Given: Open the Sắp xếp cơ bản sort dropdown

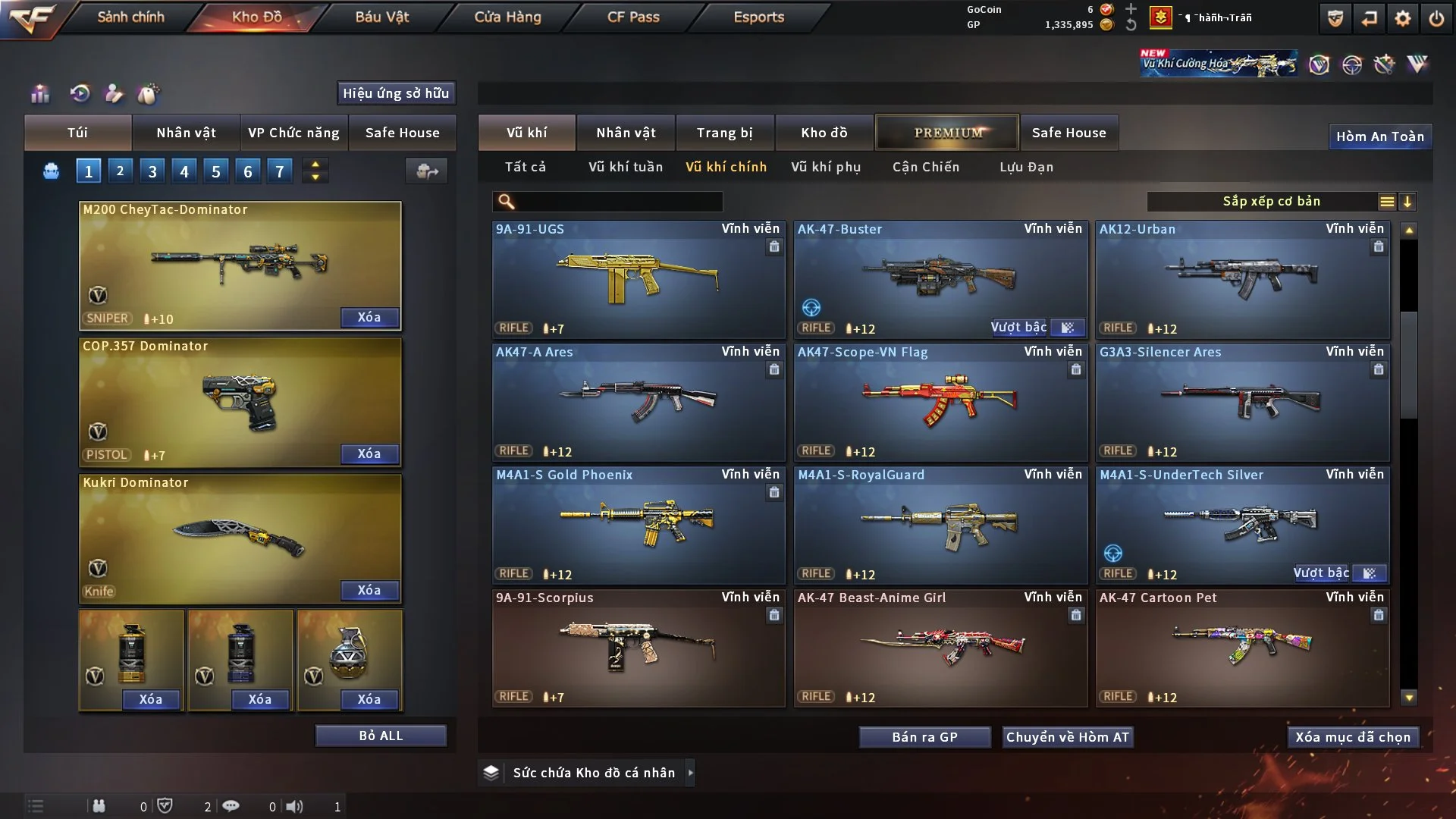Looking at the screenshot, I should click(1271, 202).
